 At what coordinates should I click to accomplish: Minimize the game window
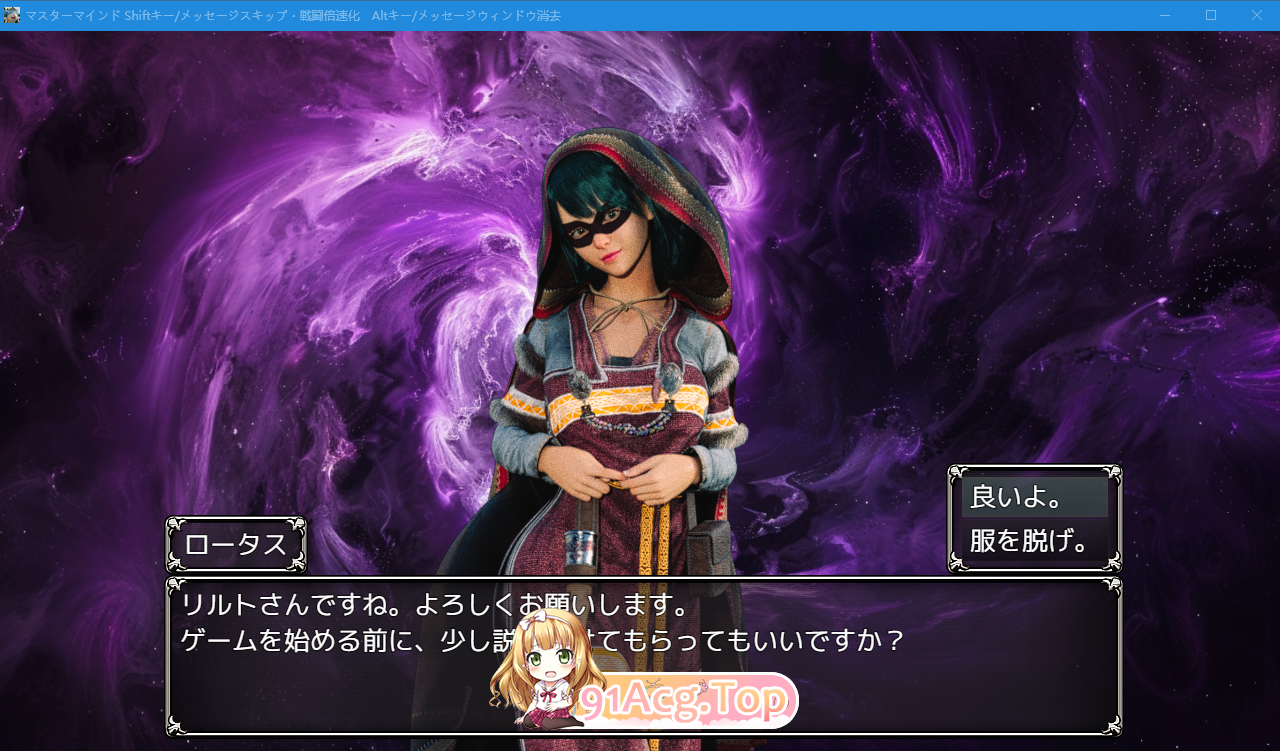tap(1165, 15)
